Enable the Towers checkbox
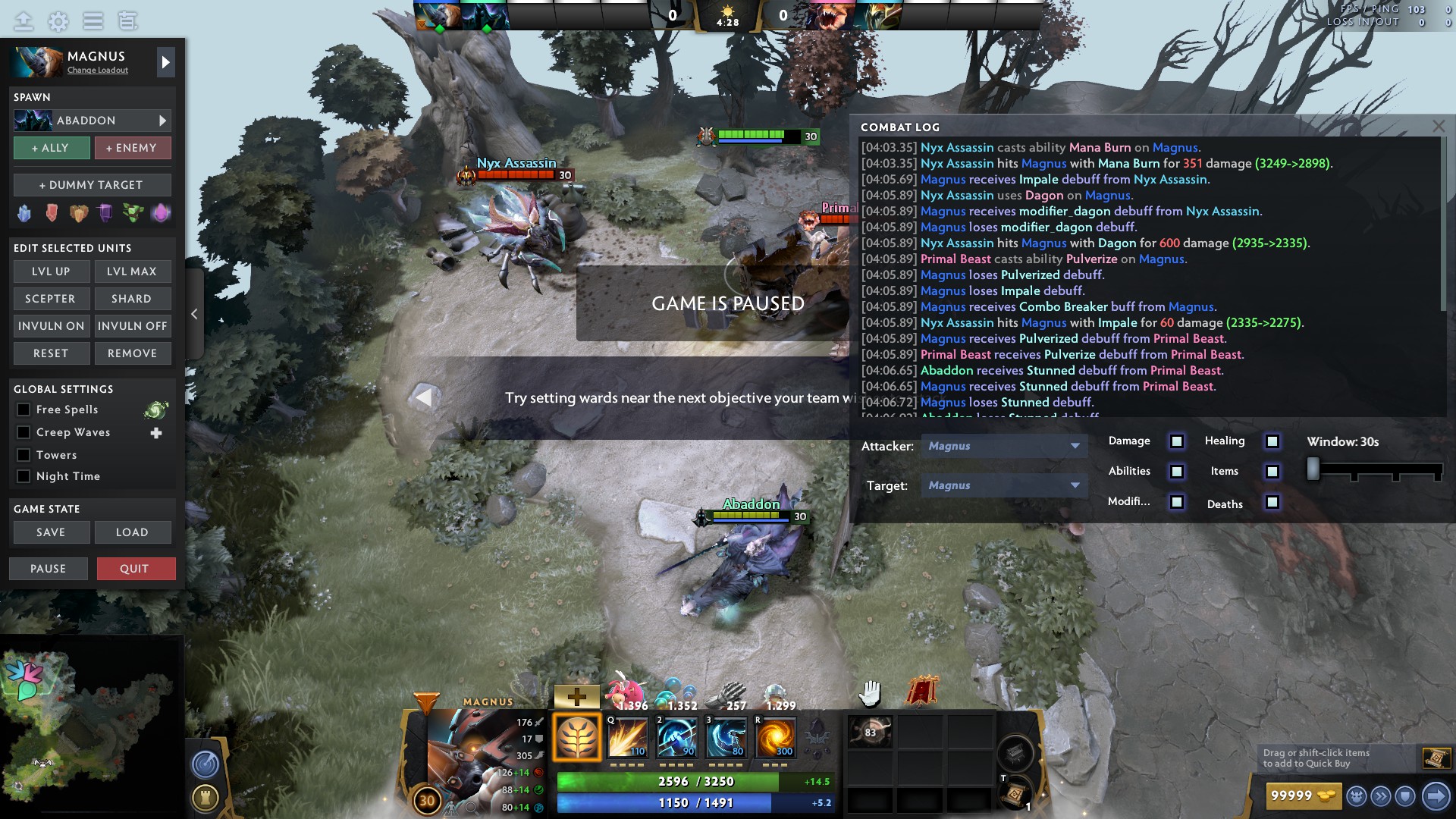Image resolution: width=1456 pixels, height=819 pixels. coord(24,455)
